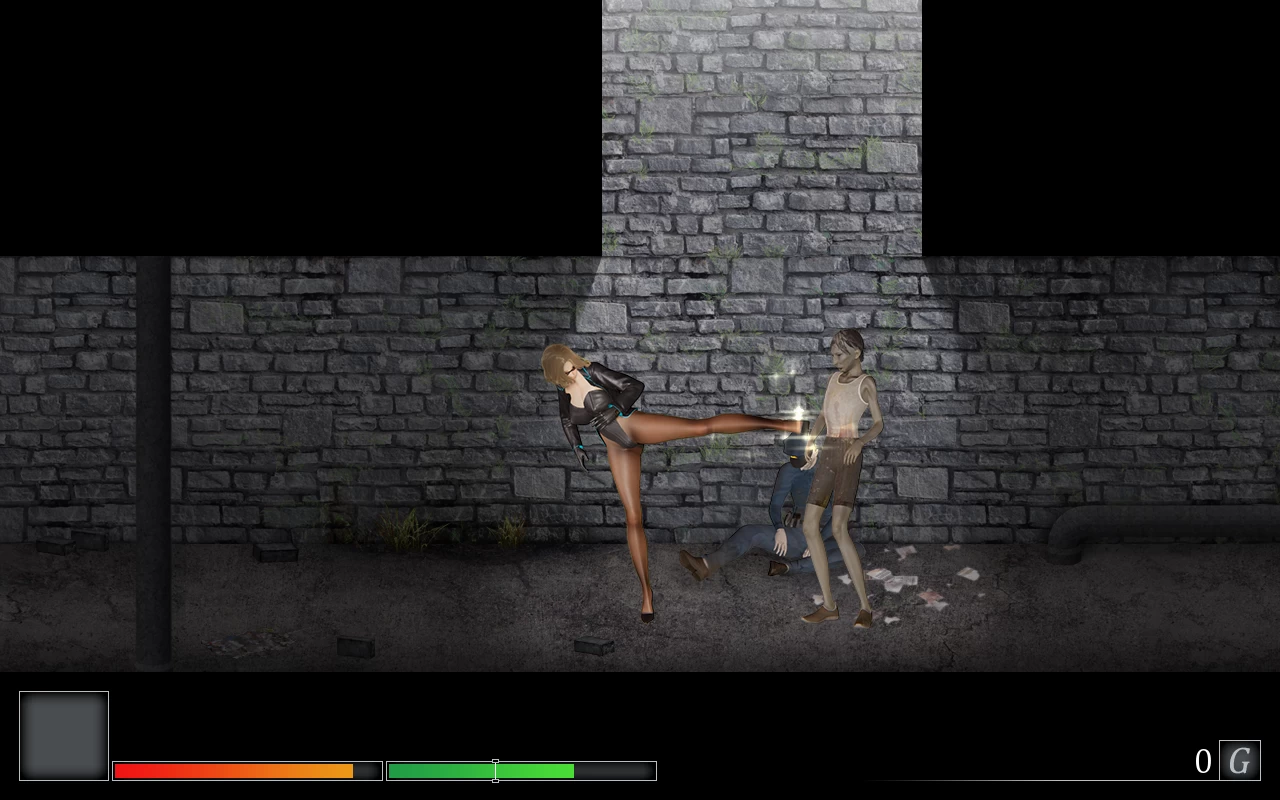Image resolution: width=1280 pixels, height=800 pixels.
Task: Click the G gold currency icon
Action: pyautogui.click(x=1239, y=760)
